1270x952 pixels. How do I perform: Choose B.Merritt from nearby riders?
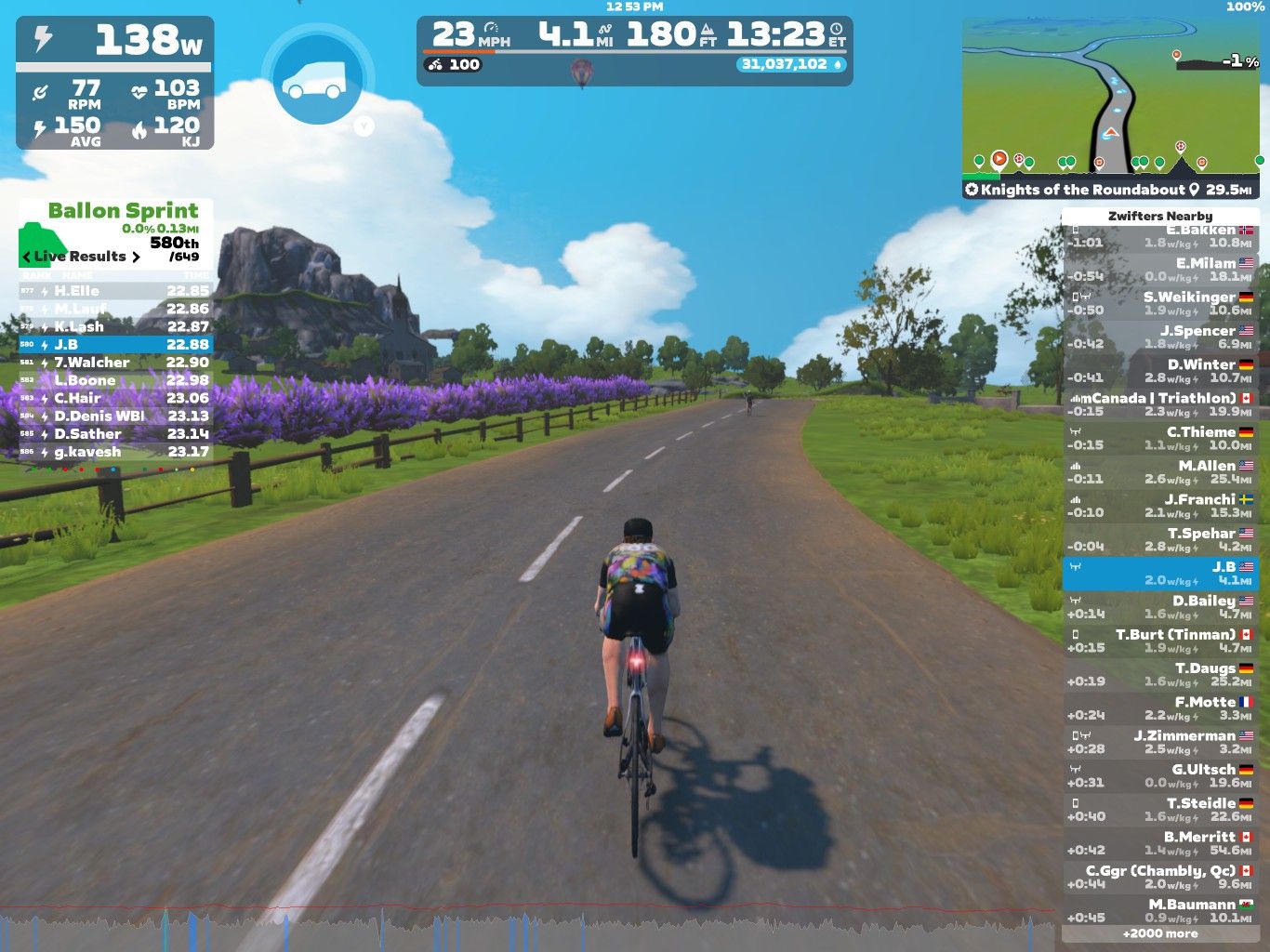(1159, 843)
